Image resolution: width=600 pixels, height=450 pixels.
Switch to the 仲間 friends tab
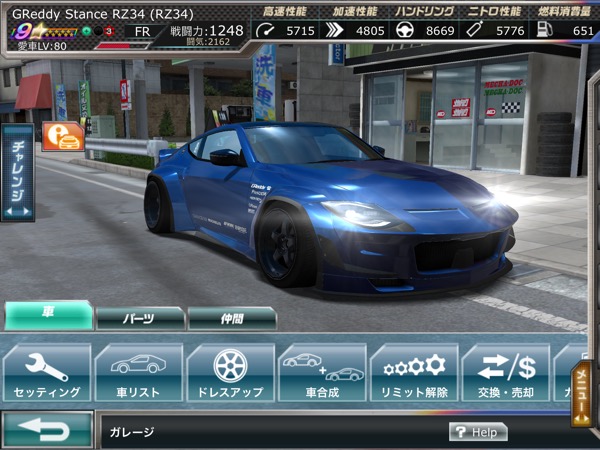coord(231,318)
